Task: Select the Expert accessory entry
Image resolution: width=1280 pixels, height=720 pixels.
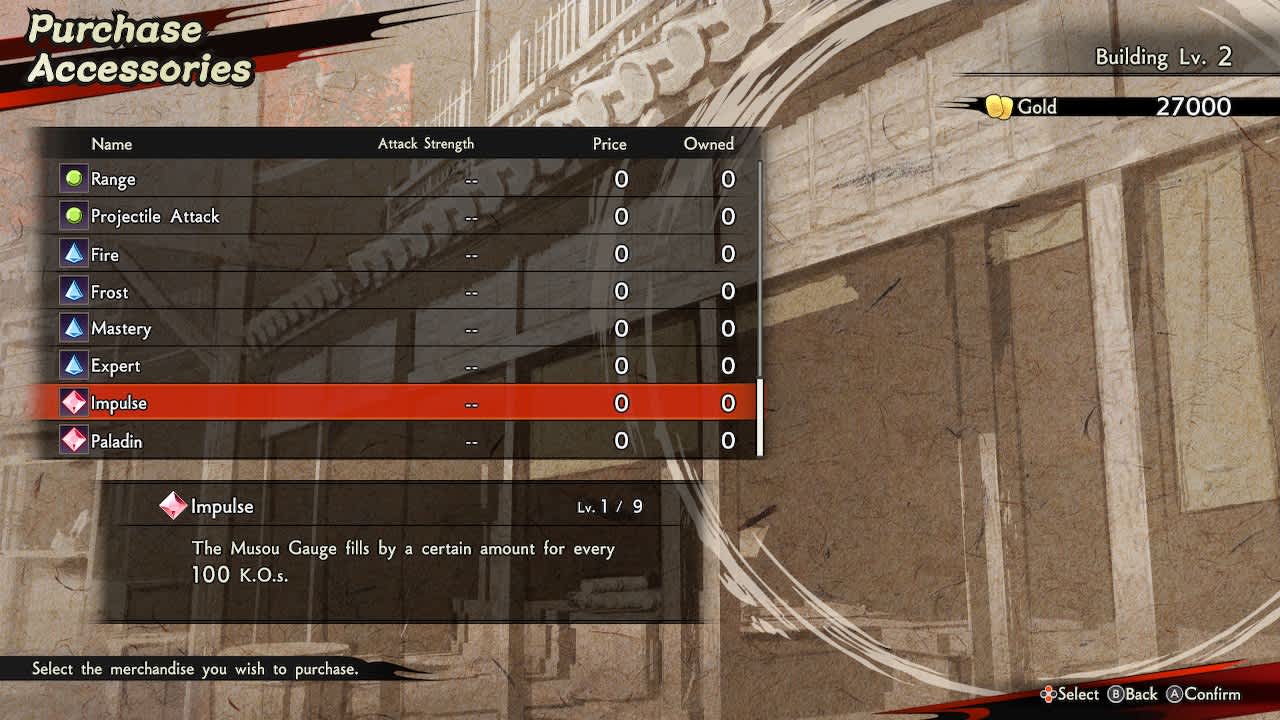Action: pos(400,366)
